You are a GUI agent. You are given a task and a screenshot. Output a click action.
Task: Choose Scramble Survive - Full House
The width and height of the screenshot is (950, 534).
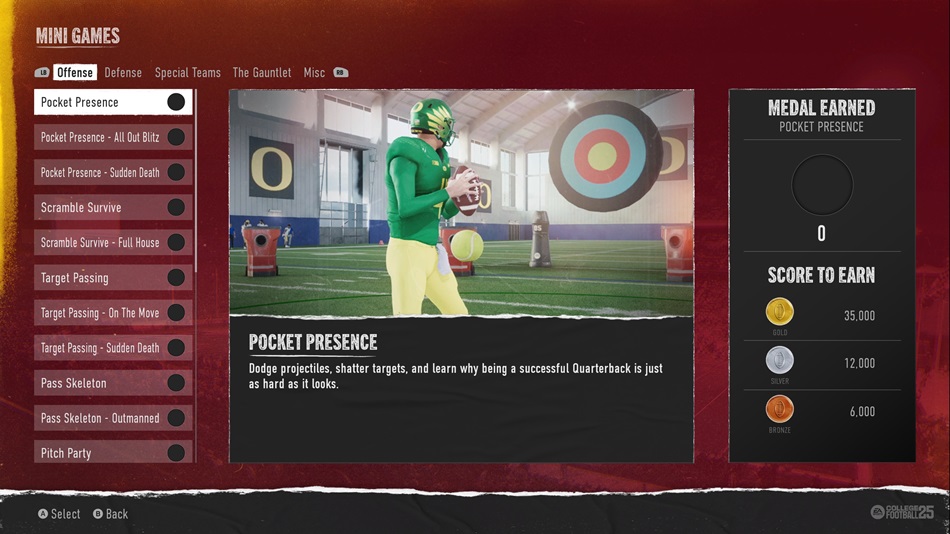click(x=113, y=242)
